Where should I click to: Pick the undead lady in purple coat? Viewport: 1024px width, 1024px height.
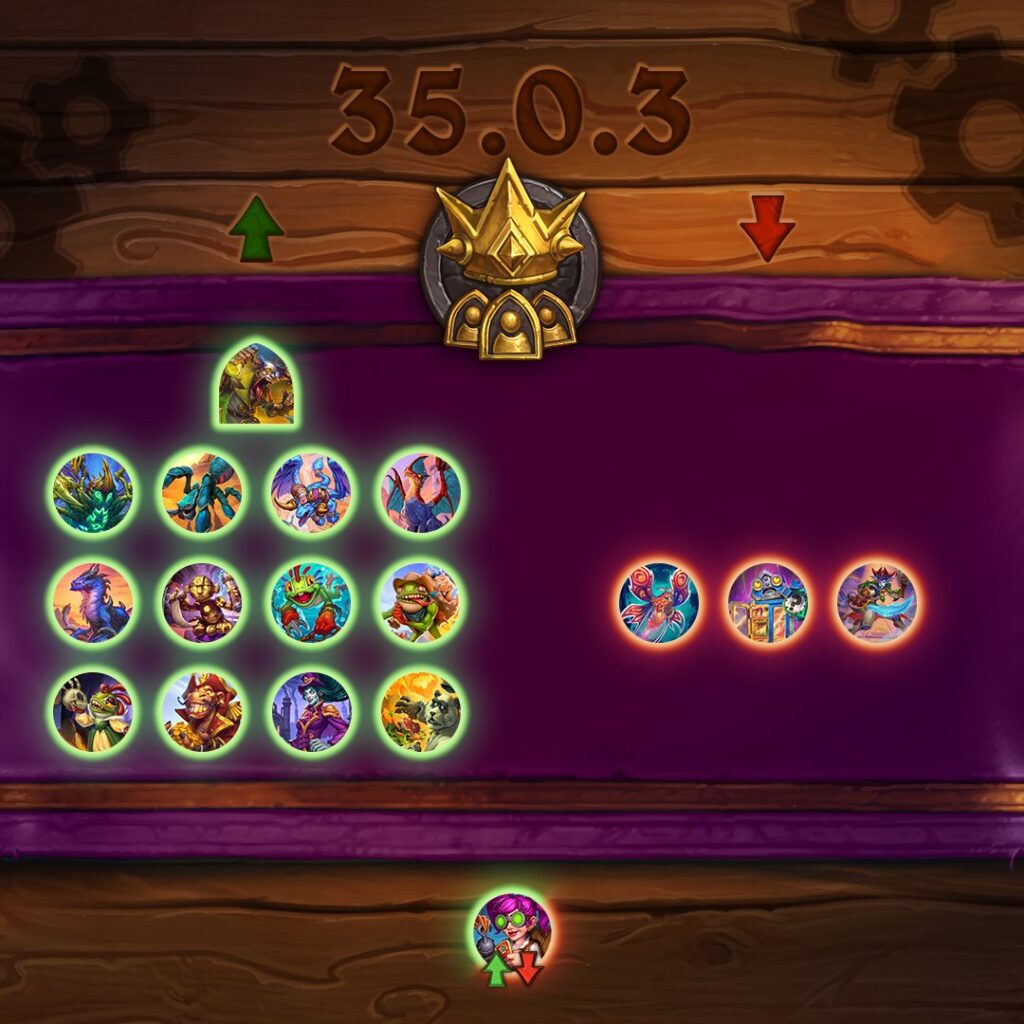pyautogui.click(x=311, y=711)
